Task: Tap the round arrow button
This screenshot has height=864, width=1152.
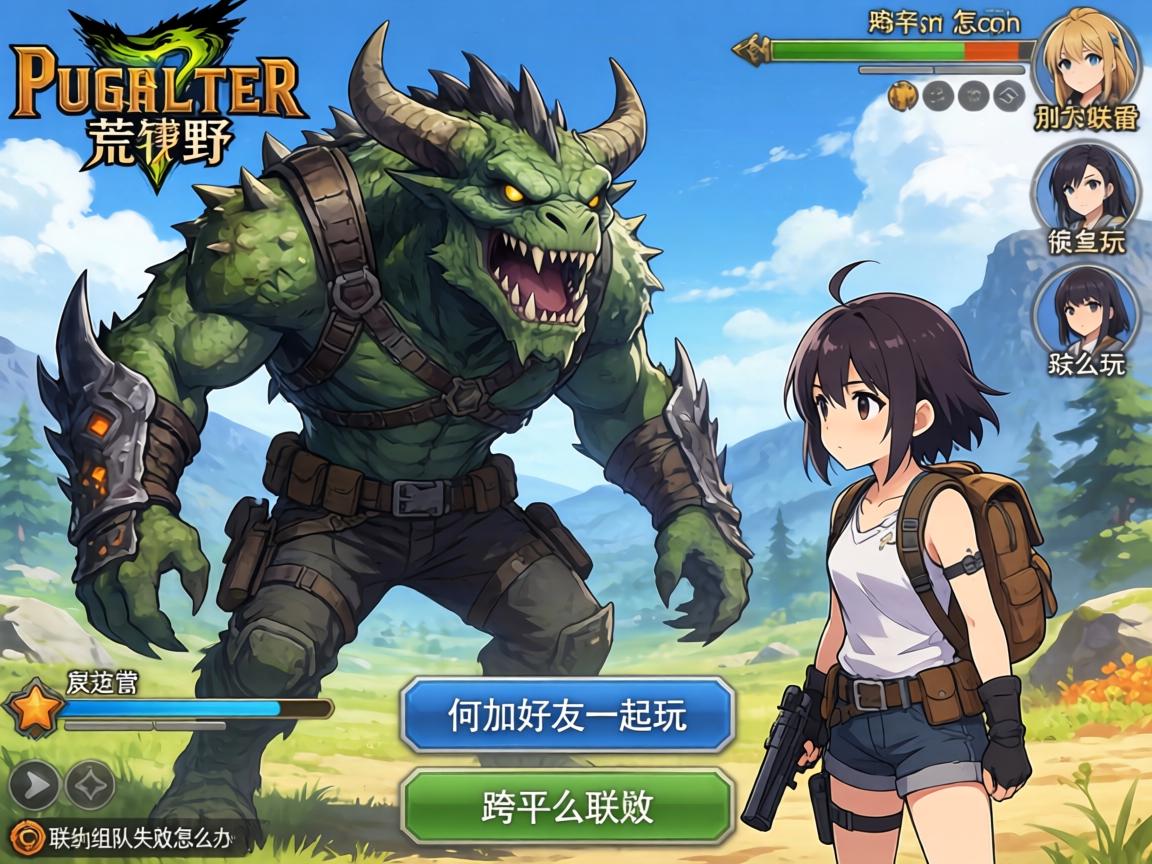Action: 34,785
